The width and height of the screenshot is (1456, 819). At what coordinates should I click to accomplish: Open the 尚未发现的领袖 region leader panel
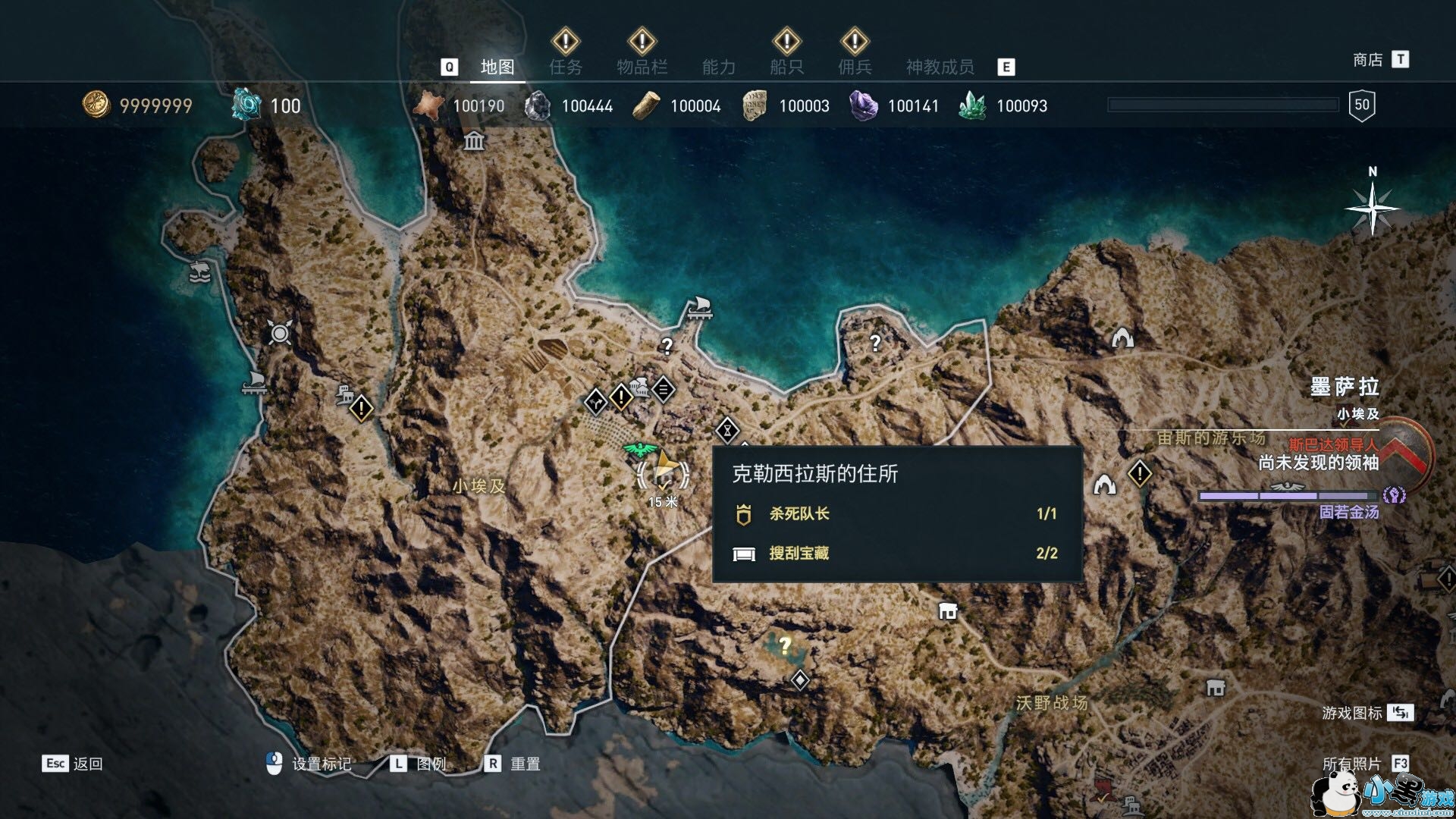(x=1318, y=463)
